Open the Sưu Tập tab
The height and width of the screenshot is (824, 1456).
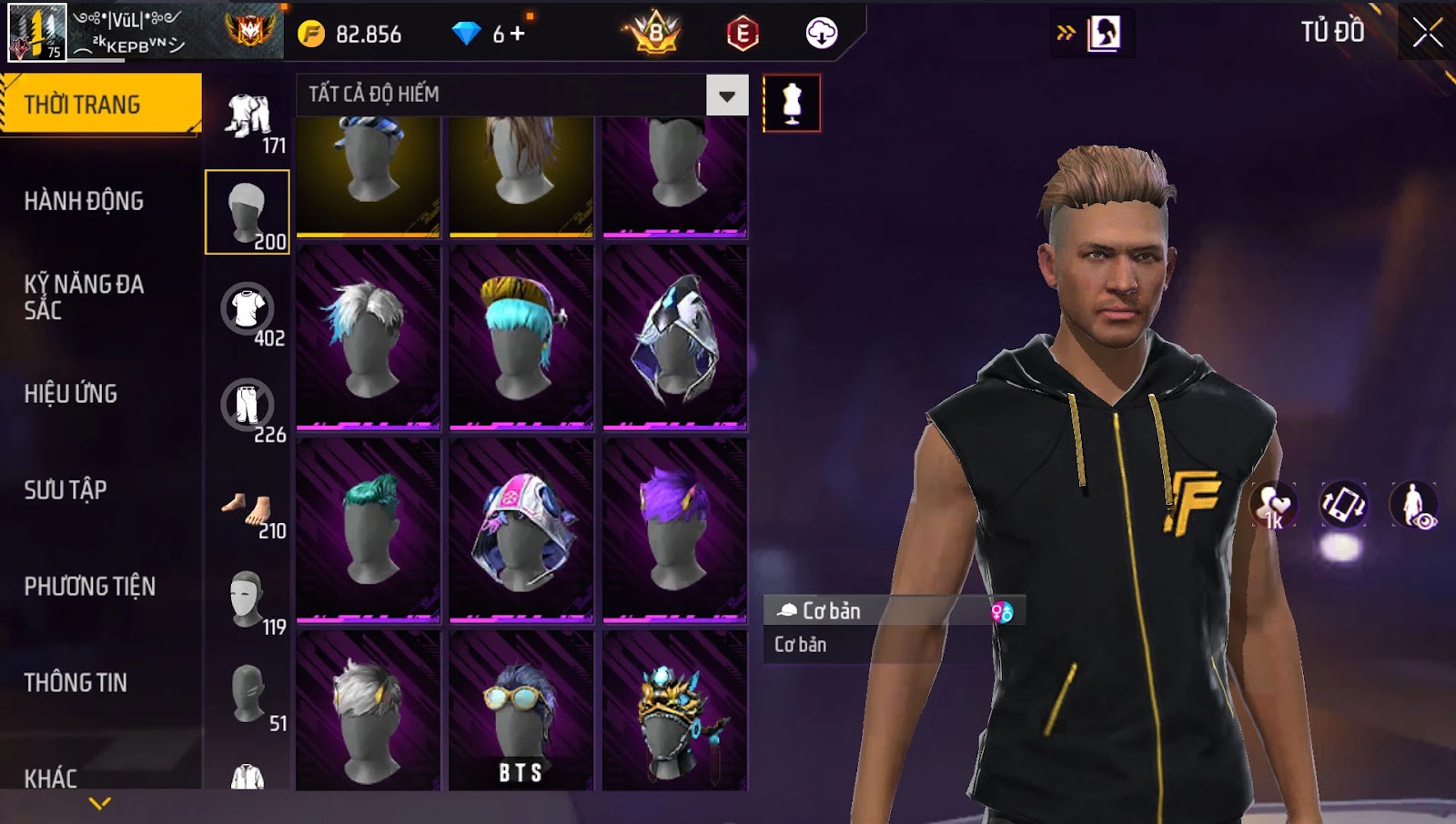[x=66, y=490]
